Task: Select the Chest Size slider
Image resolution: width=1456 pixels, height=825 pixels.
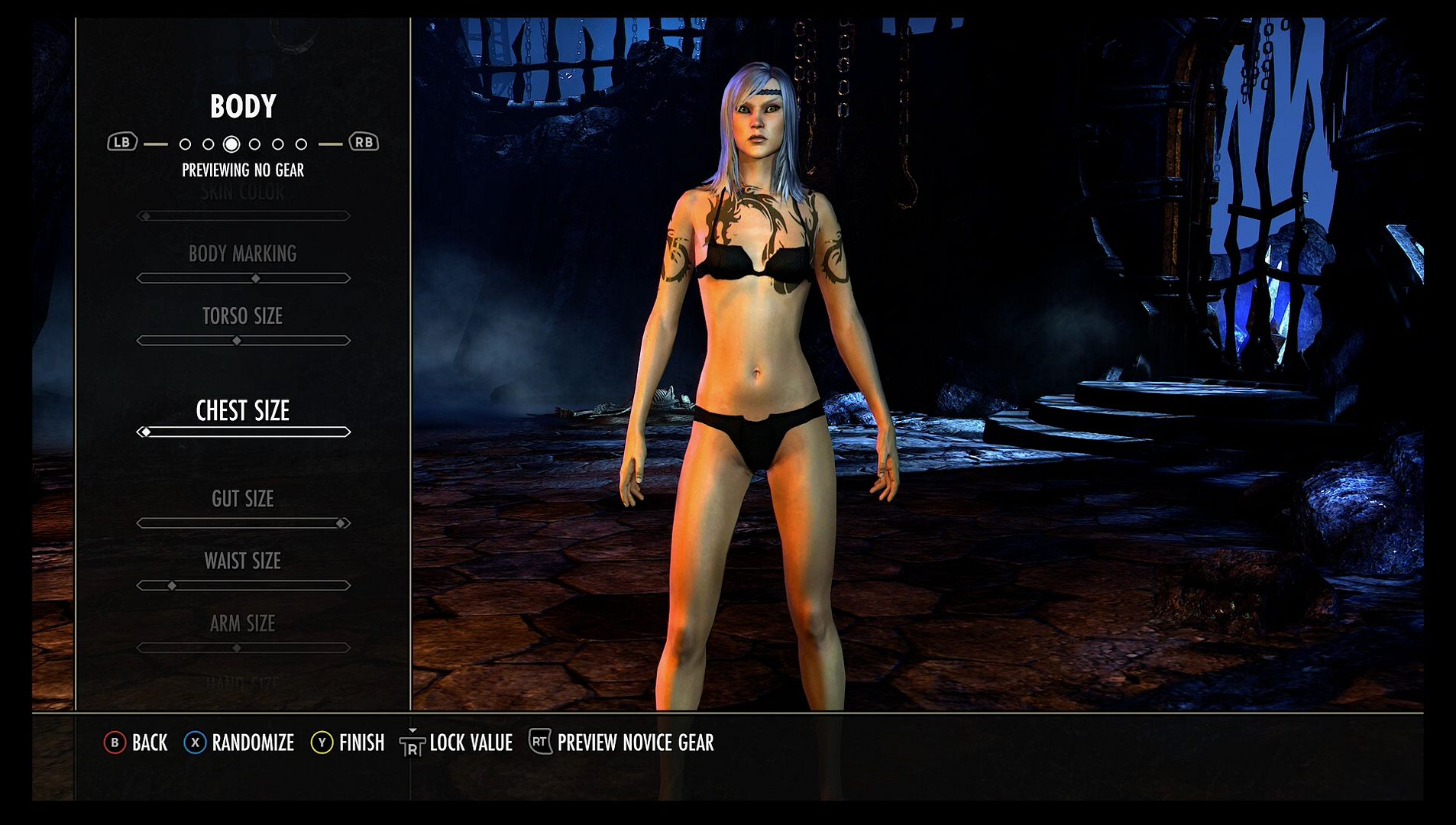Action: [x=243, y=432]
